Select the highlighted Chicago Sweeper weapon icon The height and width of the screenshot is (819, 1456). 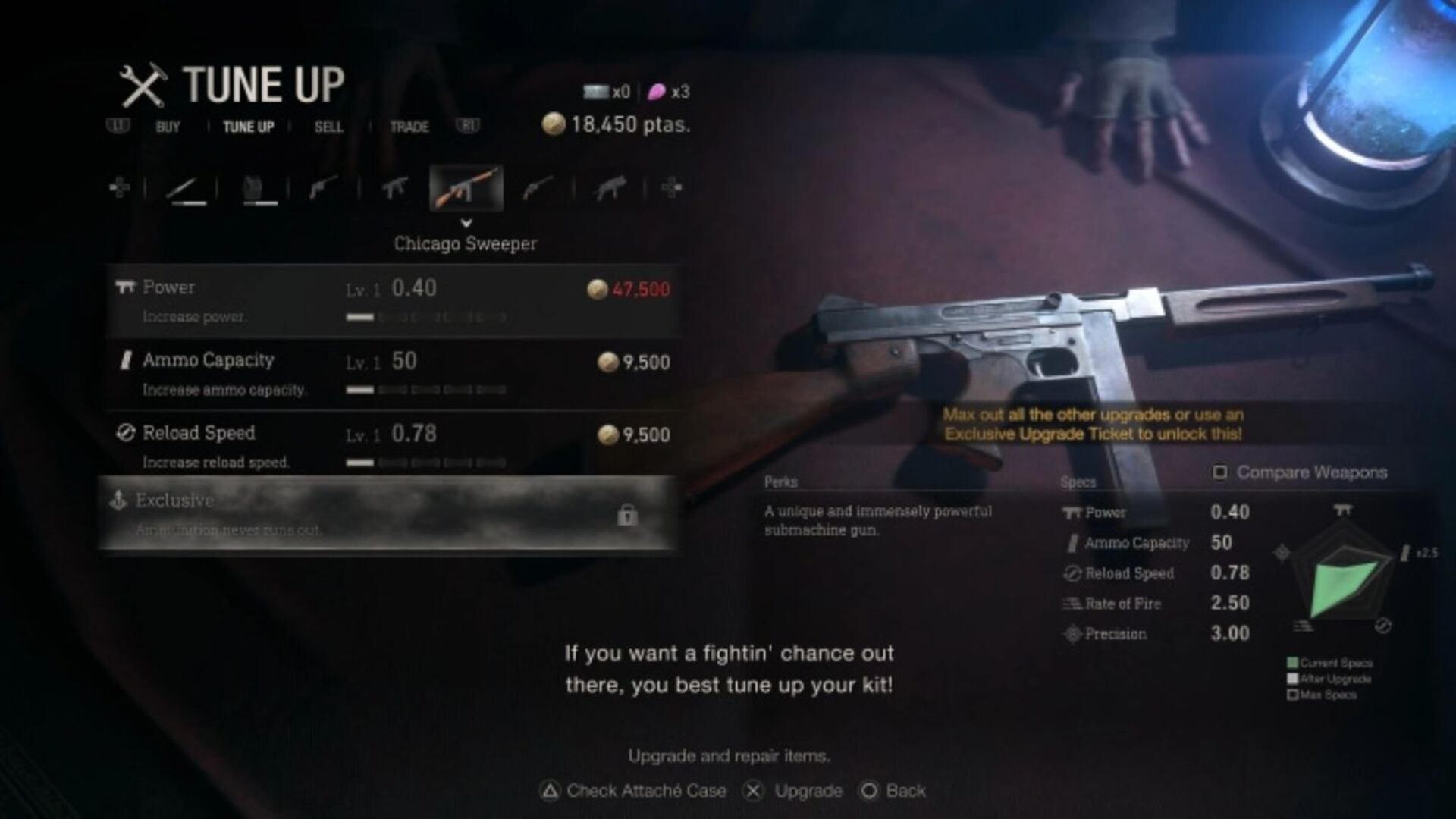pyautogui.click(x=465, y=188)
